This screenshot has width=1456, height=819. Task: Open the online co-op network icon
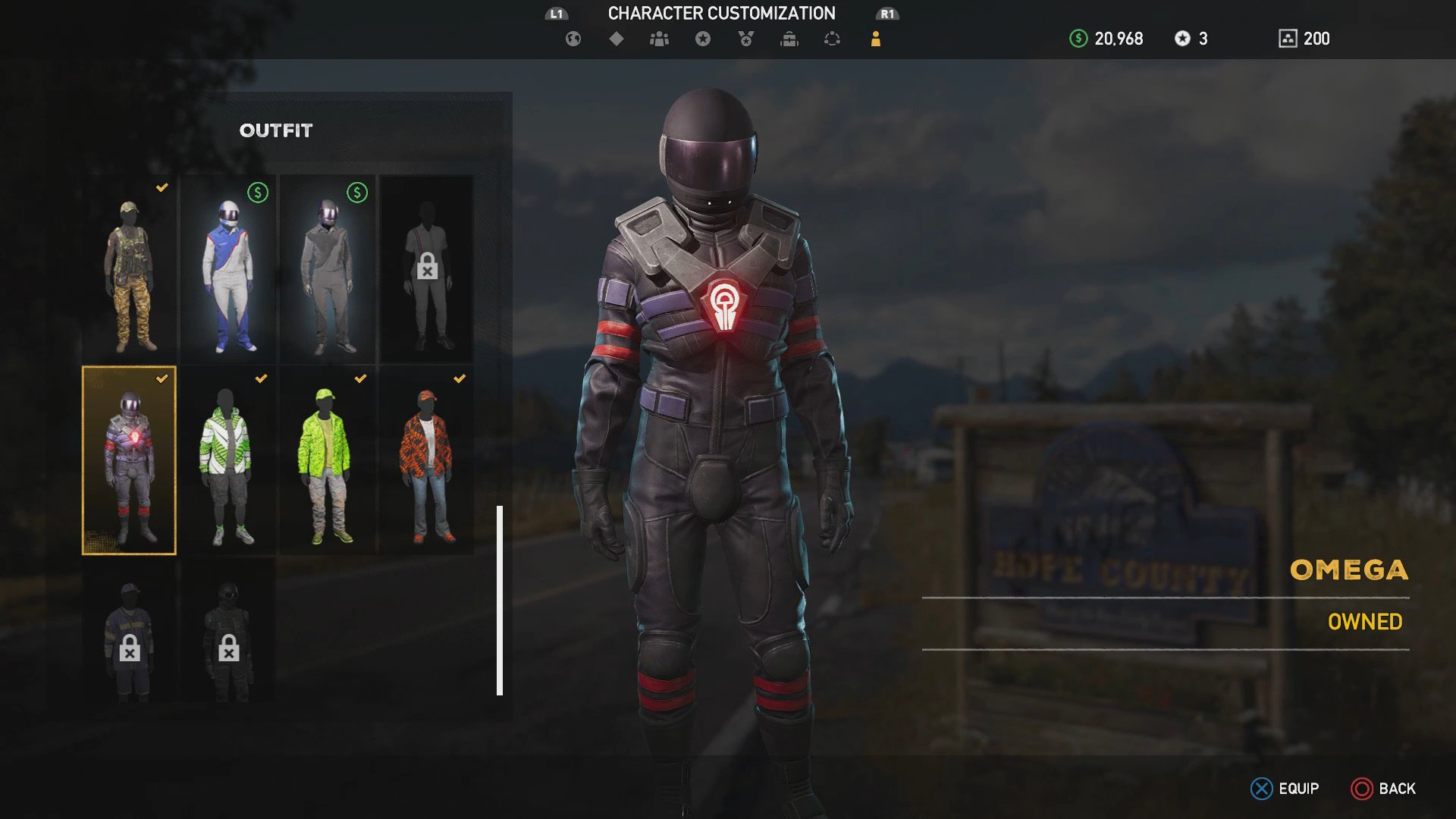click(x=831, y=39)
